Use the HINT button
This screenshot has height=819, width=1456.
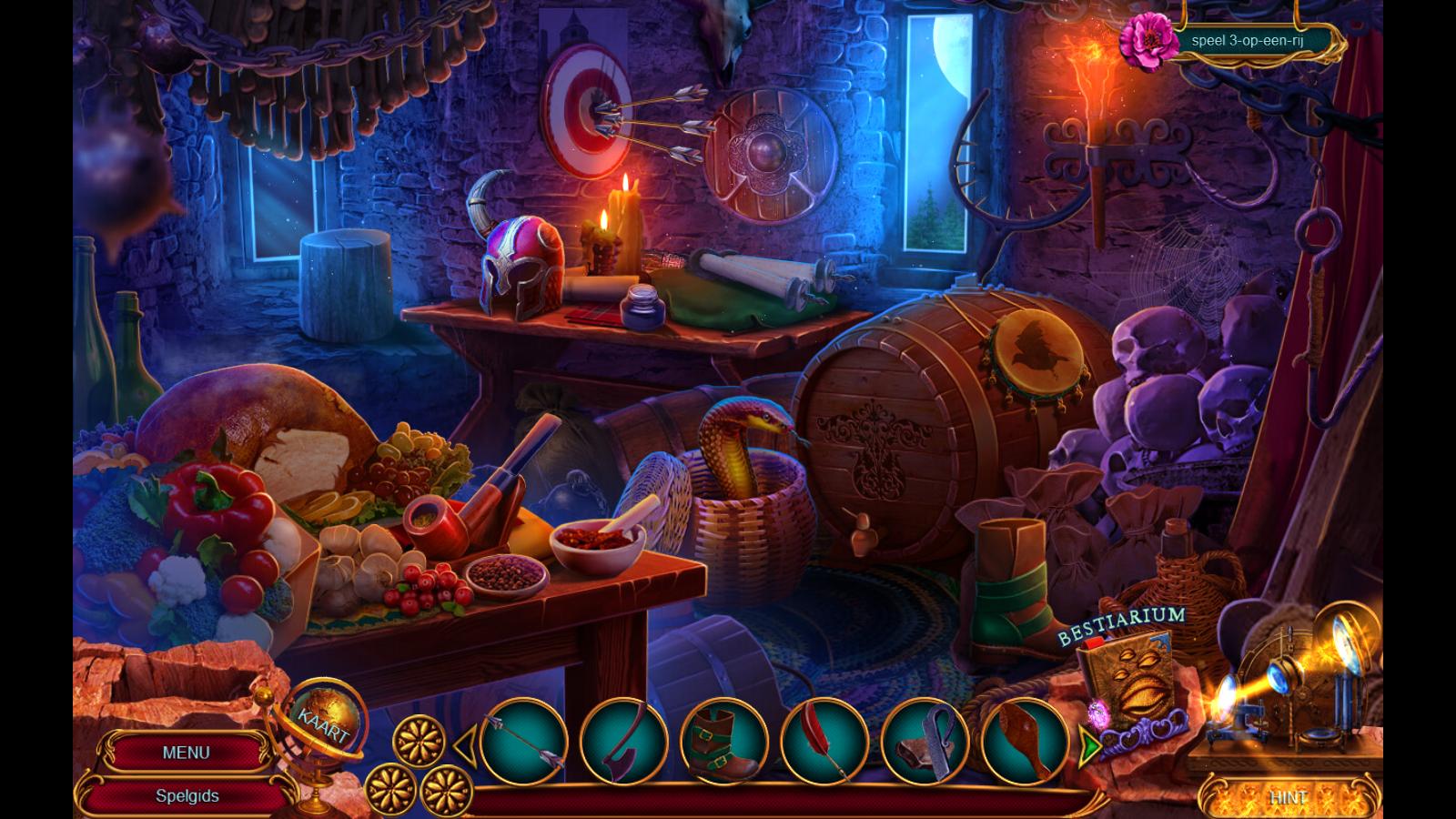pos(1288,797)
